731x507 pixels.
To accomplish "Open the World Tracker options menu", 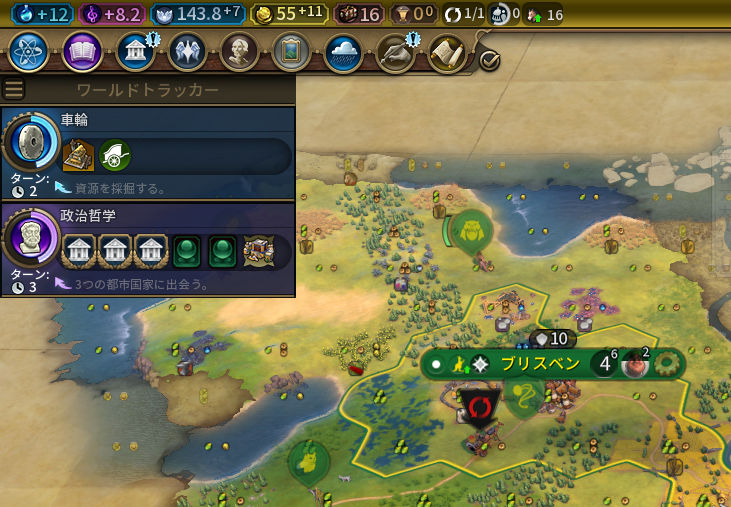I will click(13, 89).
